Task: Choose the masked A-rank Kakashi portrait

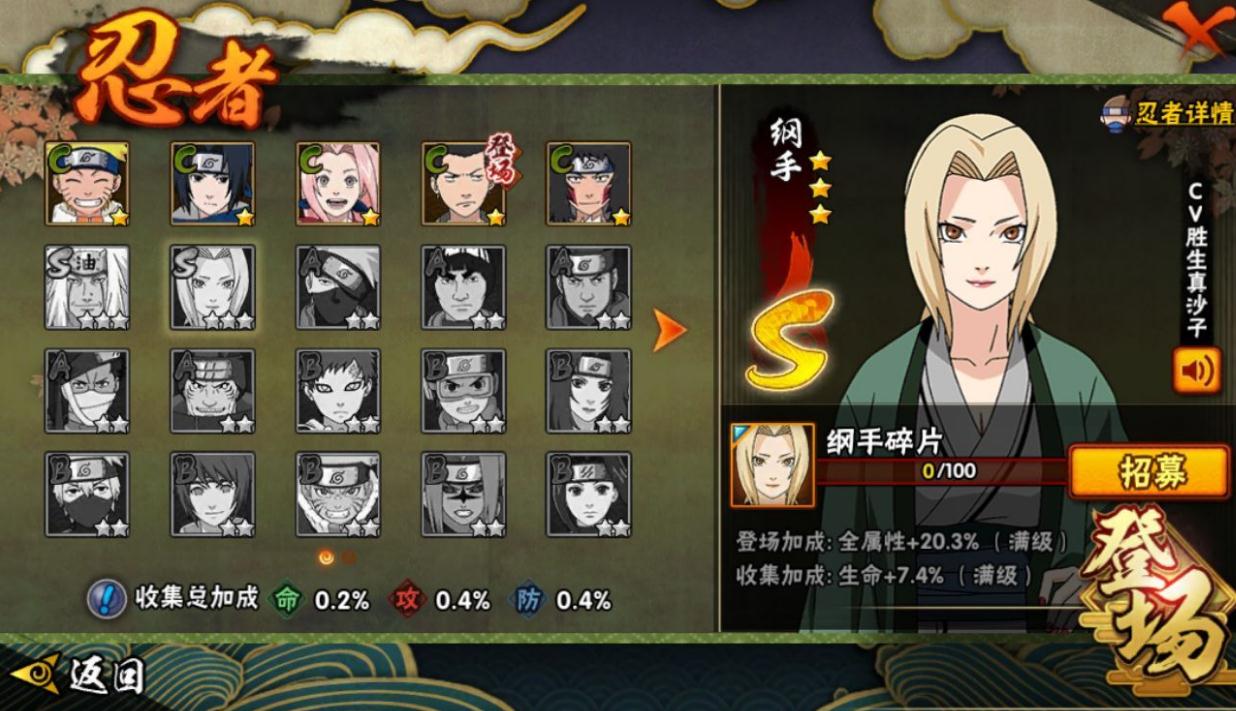Action: tap(338, 287)
